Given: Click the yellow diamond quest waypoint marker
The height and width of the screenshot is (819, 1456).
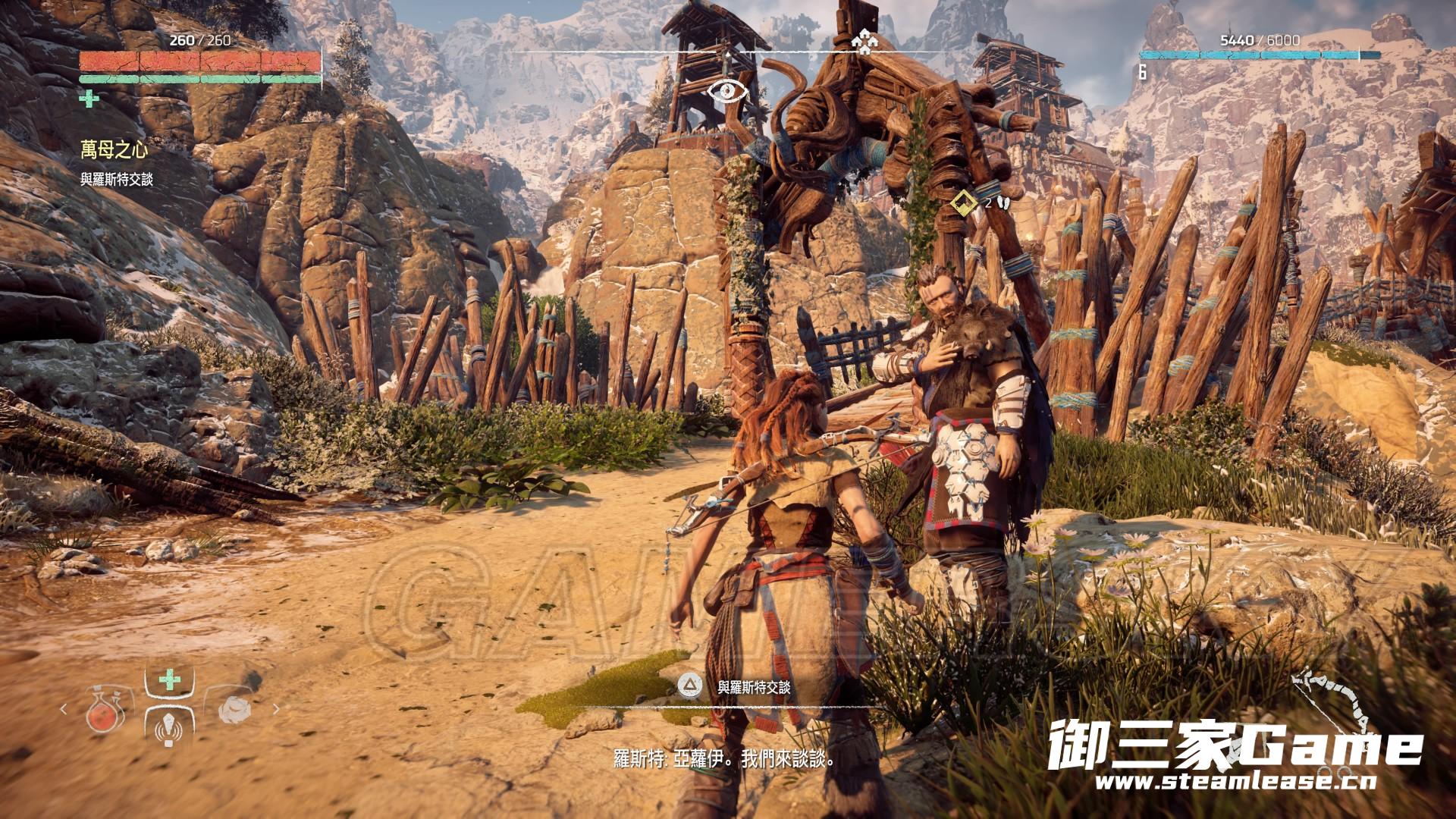Looking at the screenshot, I should coord(963,203).
